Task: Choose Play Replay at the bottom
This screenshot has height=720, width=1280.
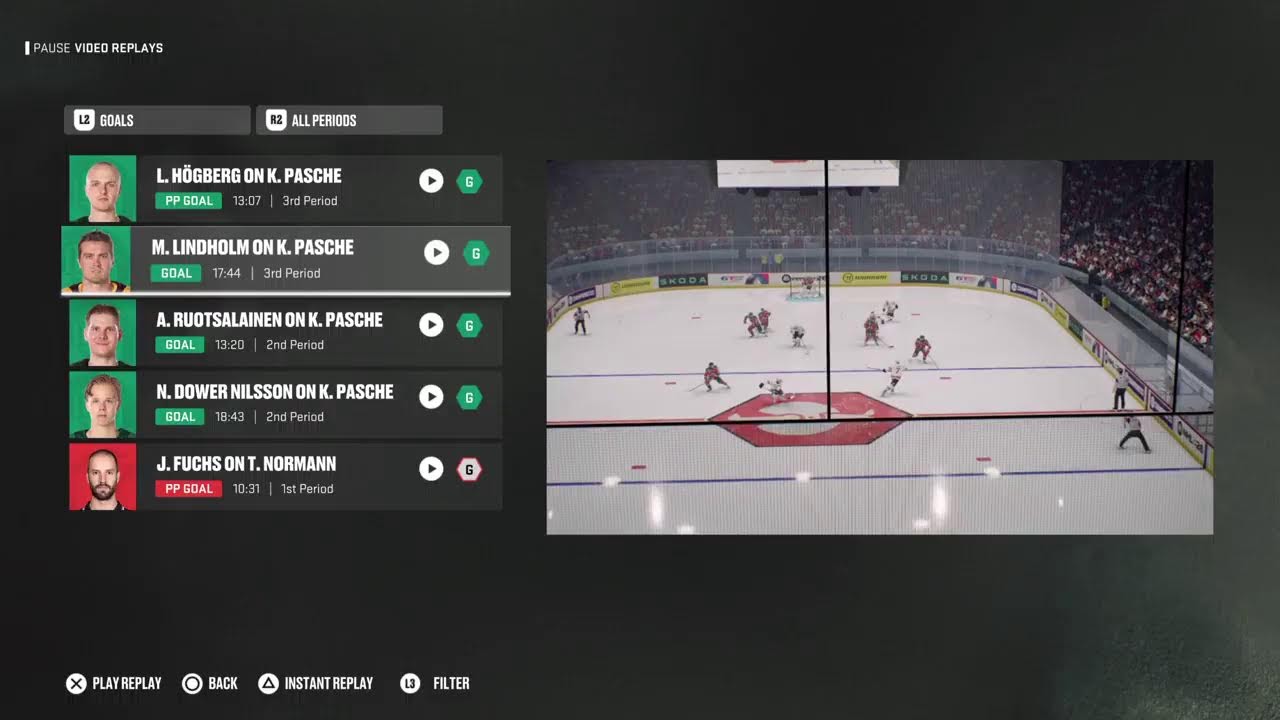Action: click(x=114, y=684)
